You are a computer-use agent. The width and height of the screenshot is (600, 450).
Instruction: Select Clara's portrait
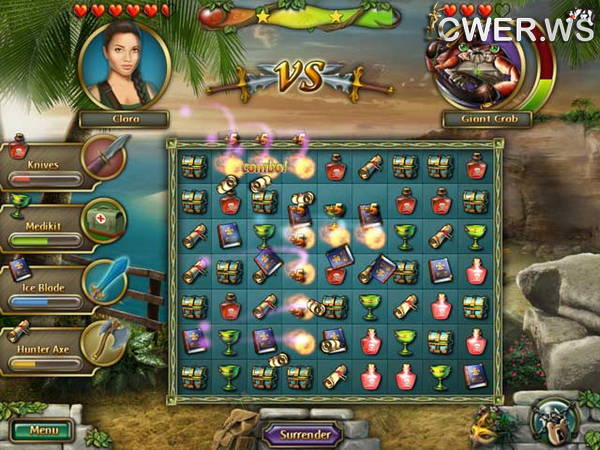click(x=124, y=65)
